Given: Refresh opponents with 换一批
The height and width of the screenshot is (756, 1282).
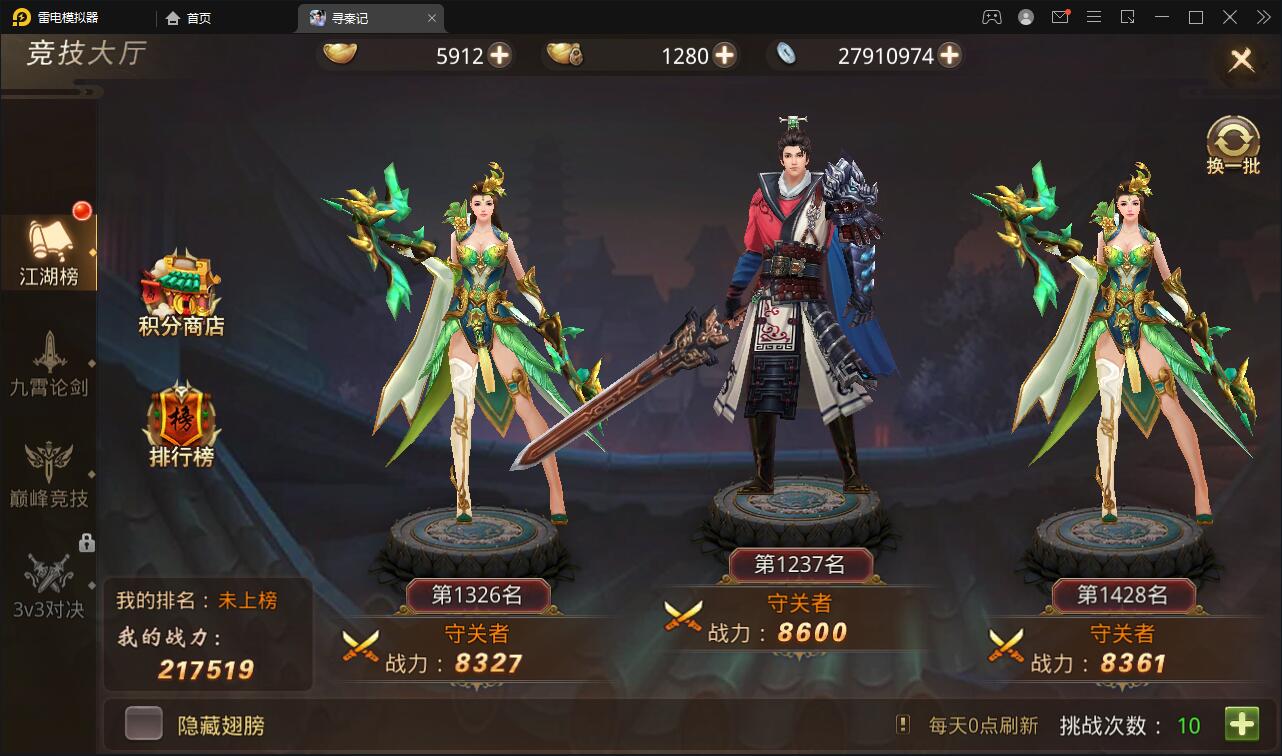Looking at the screenshot, I should [x=1233, y=140].
